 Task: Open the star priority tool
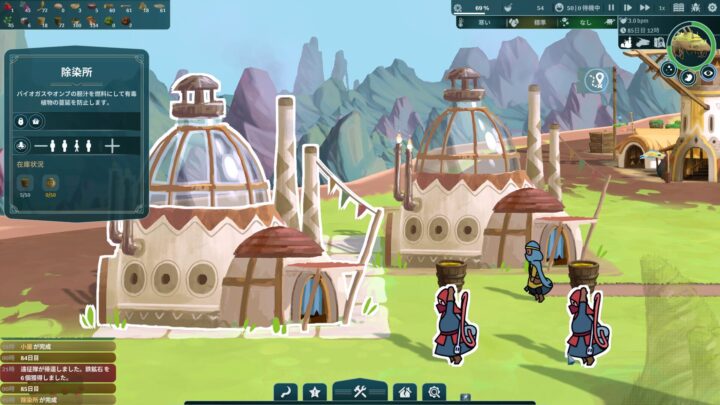click(x=315, y=391)
